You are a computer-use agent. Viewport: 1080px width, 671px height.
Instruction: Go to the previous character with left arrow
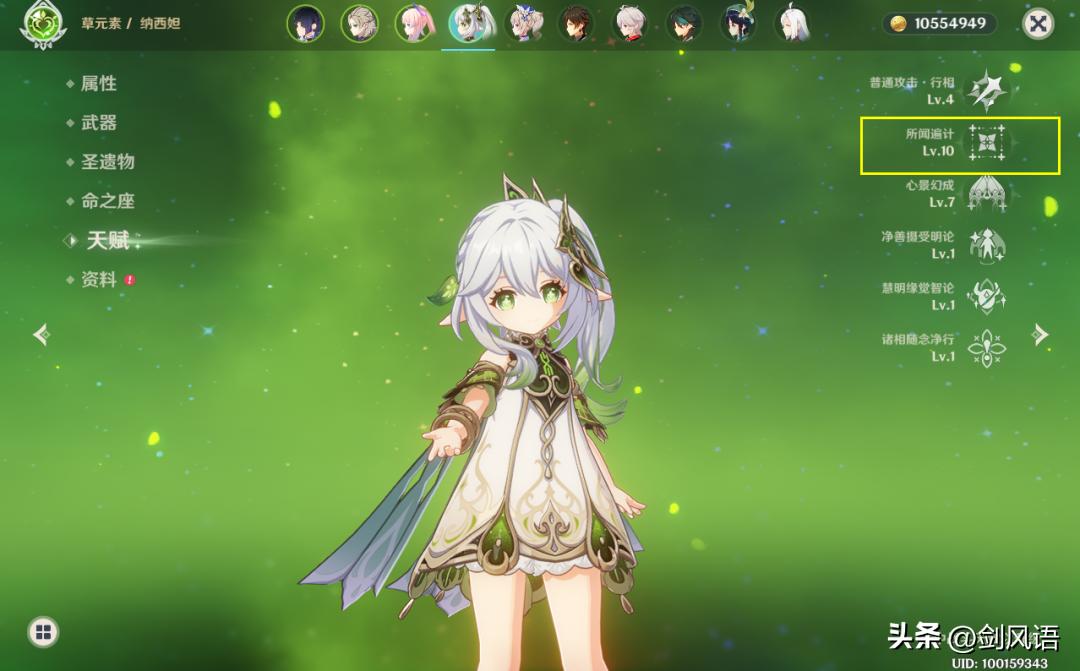click(x=41, y=334)
